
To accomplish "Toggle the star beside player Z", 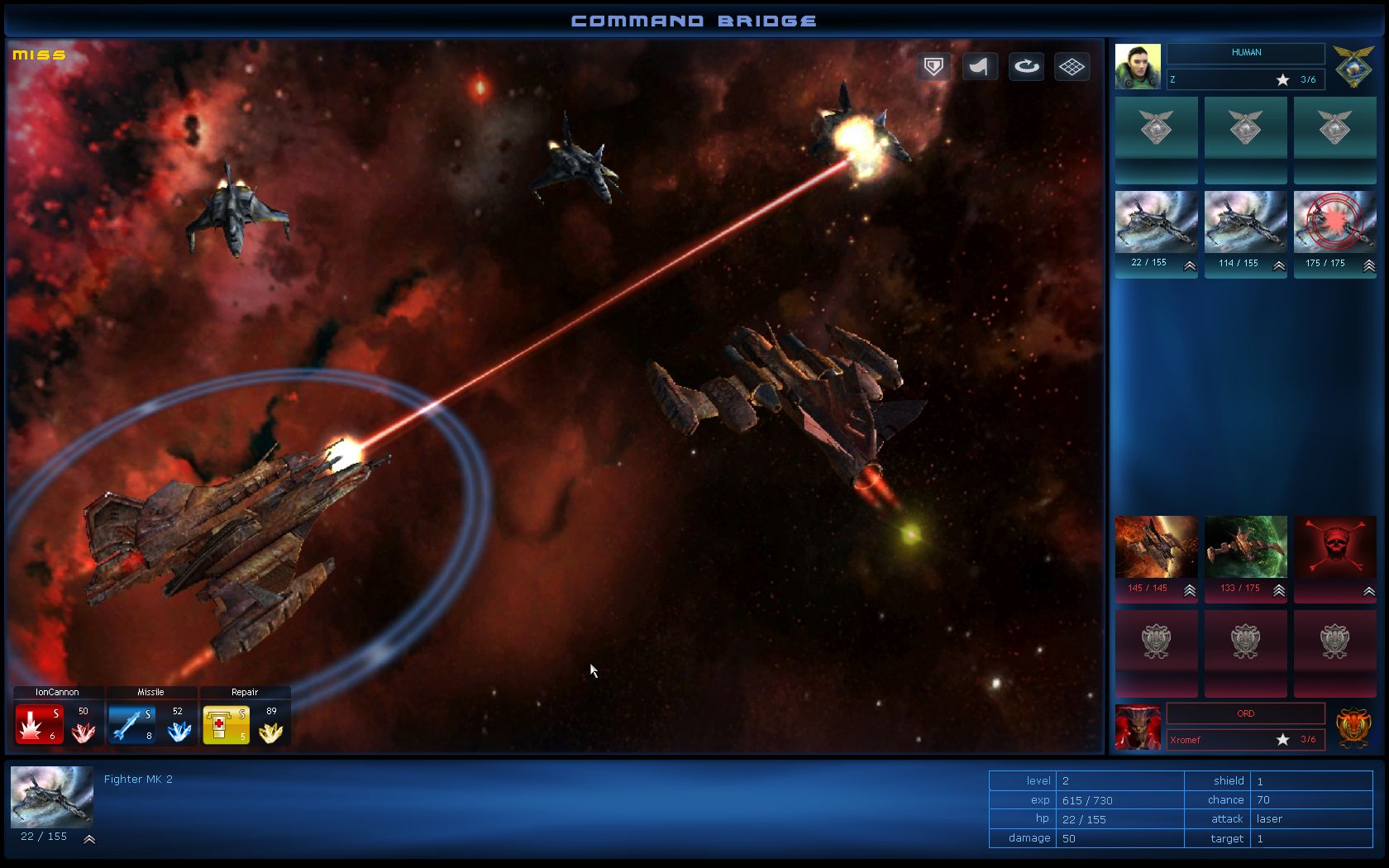I will 1282,79.
